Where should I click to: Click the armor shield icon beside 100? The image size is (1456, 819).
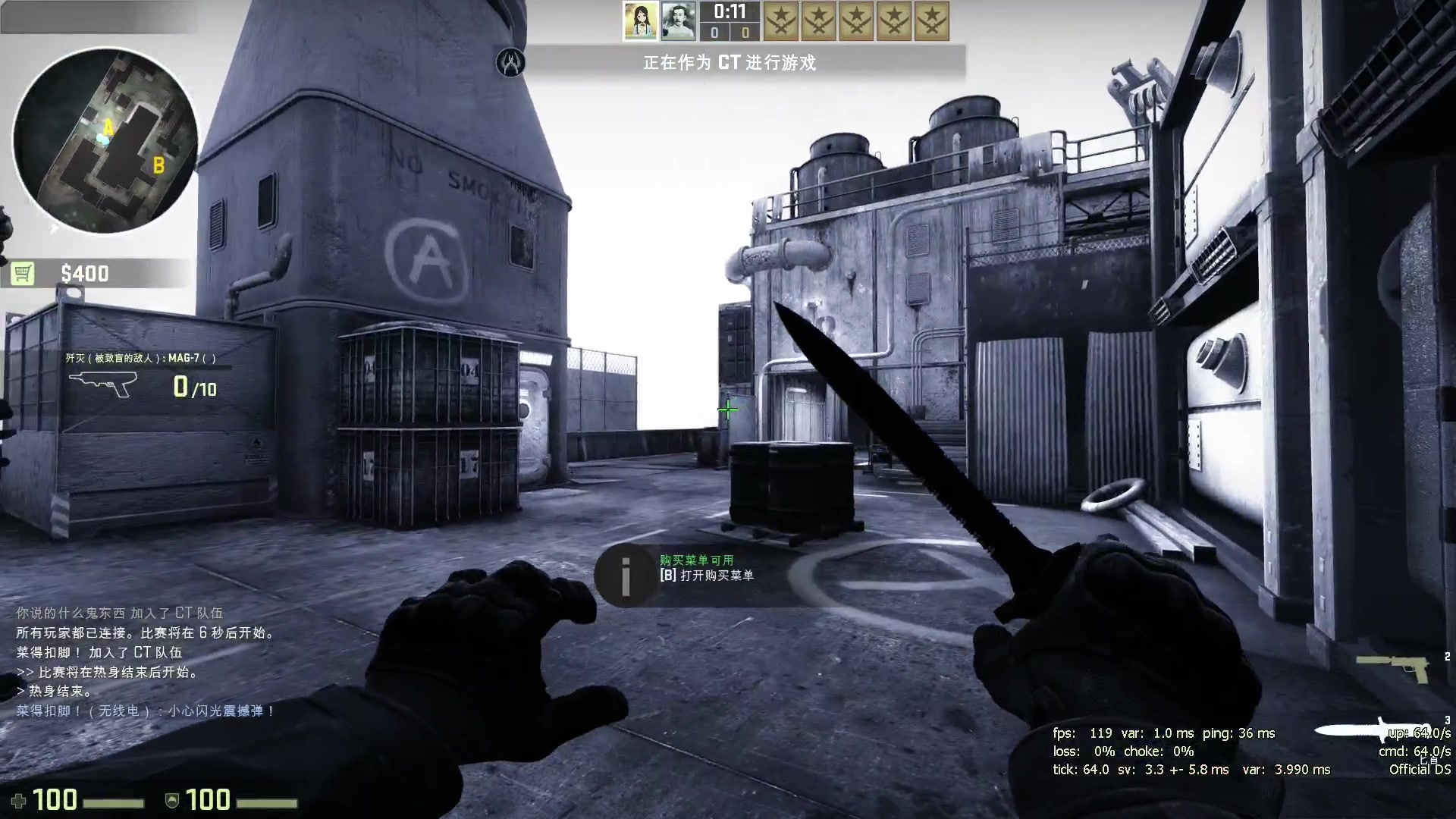coord(172,800)
